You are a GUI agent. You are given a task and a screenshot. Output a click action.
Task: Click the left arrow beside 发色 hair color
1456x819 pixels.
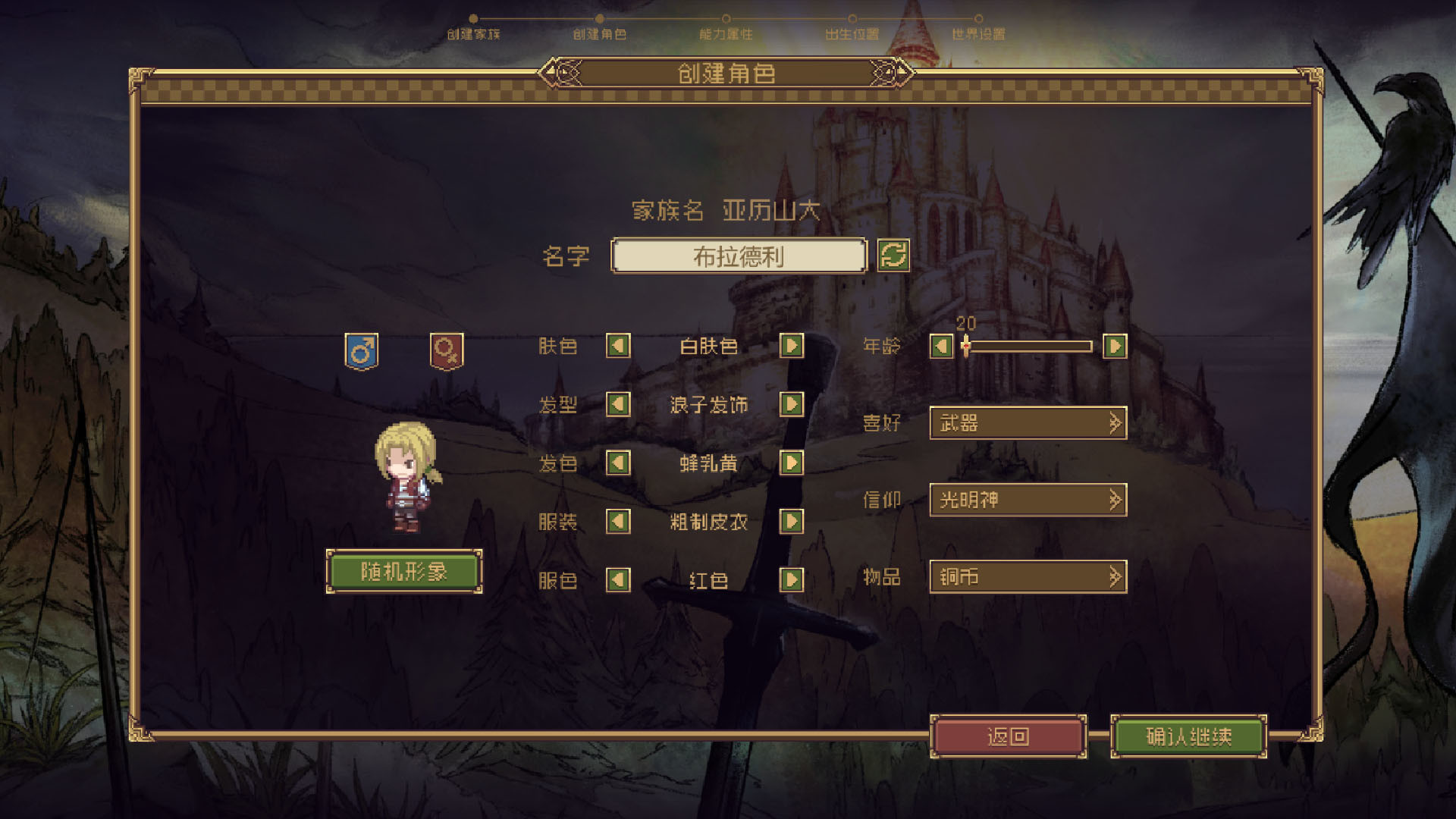click(618, 463)
